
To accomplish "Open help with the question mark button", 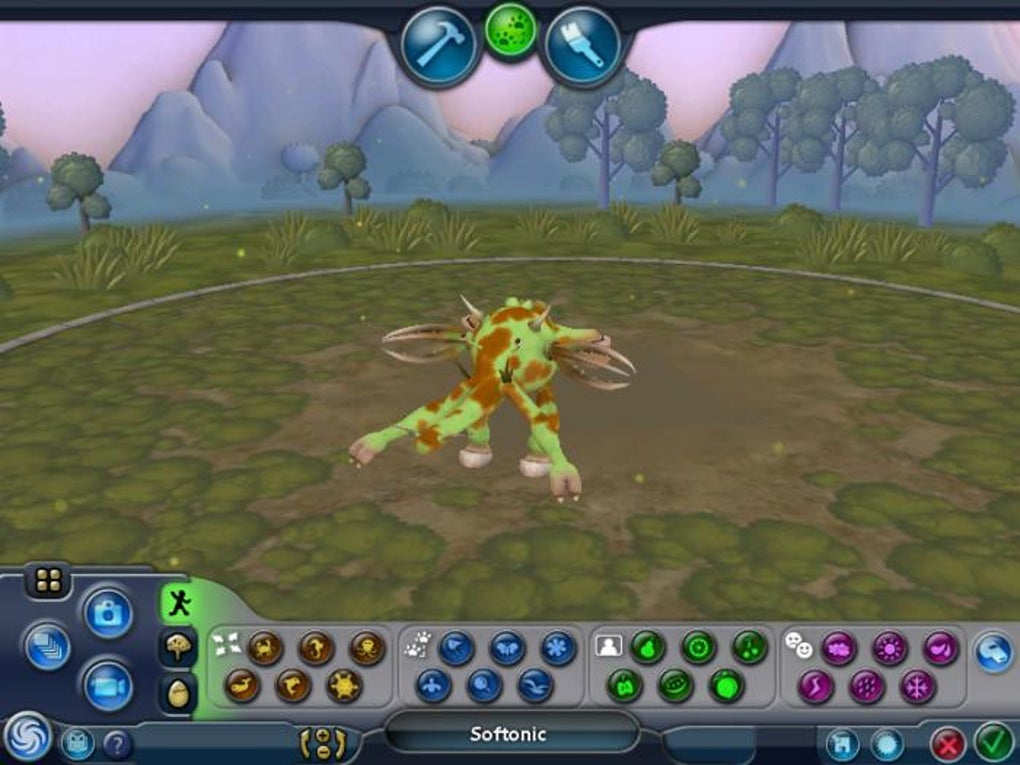I will 117,743.
